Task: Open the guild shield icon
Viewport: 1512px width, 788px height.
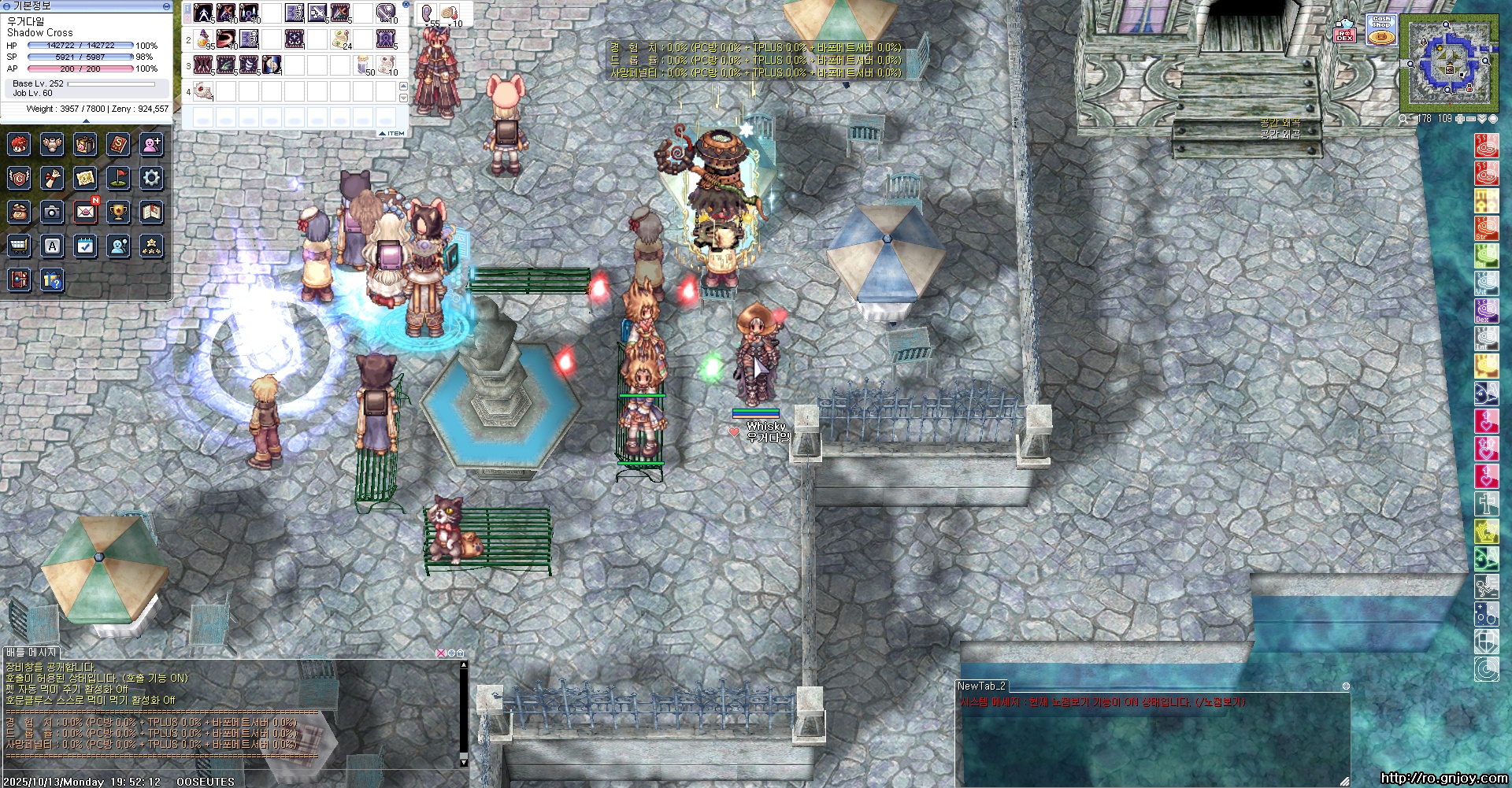Action: pos(19,178)
